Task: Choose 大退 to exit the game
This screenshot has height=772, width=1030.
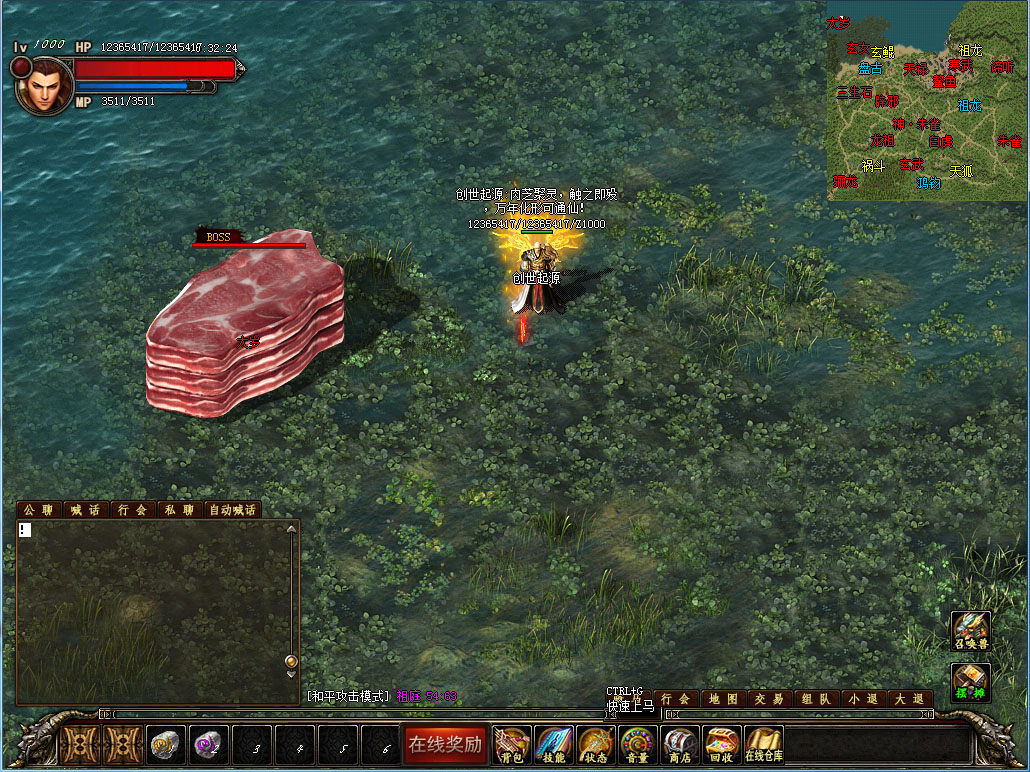Action: [908, 699]
